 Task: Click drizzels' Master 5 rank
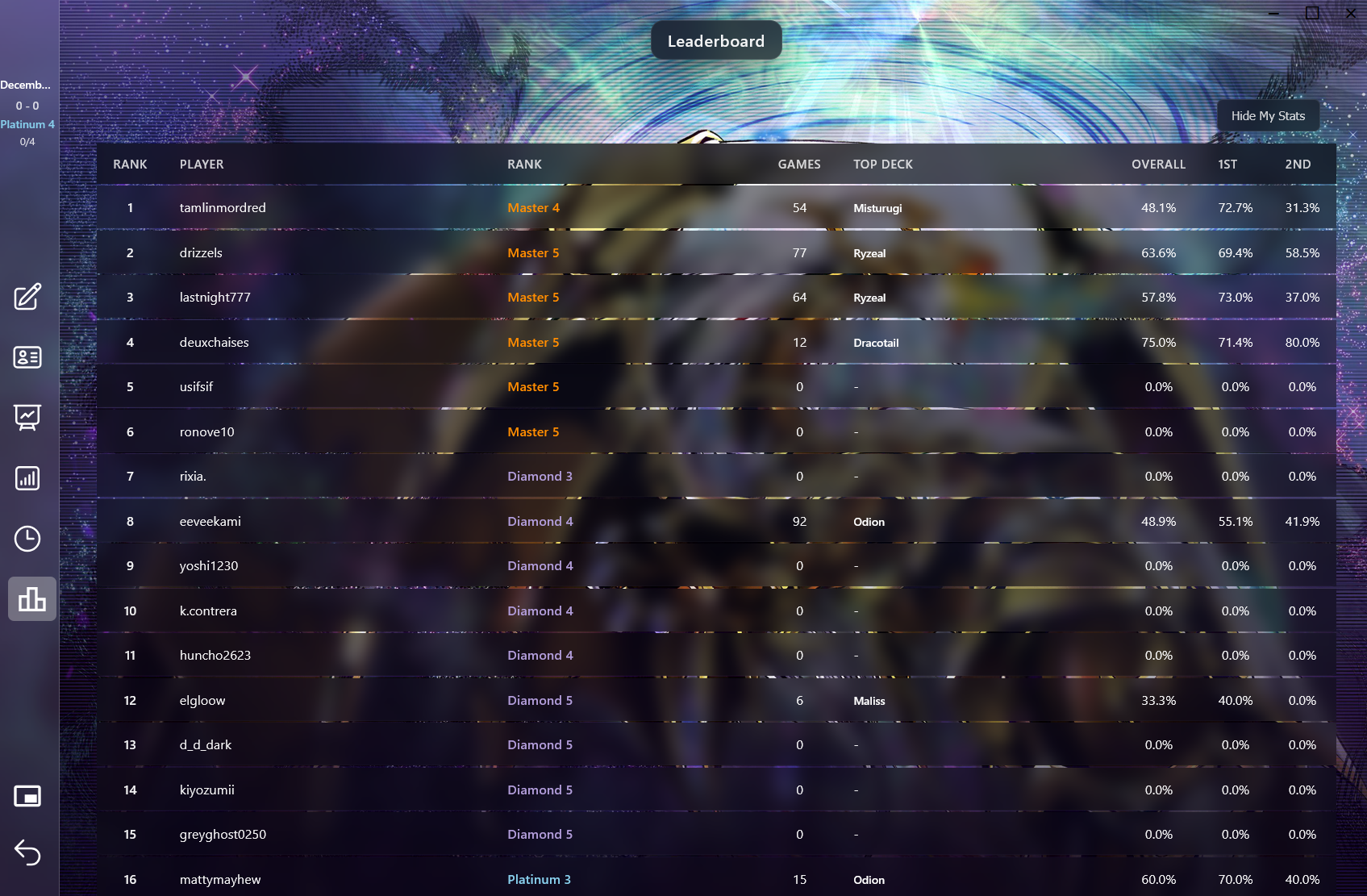533,252
